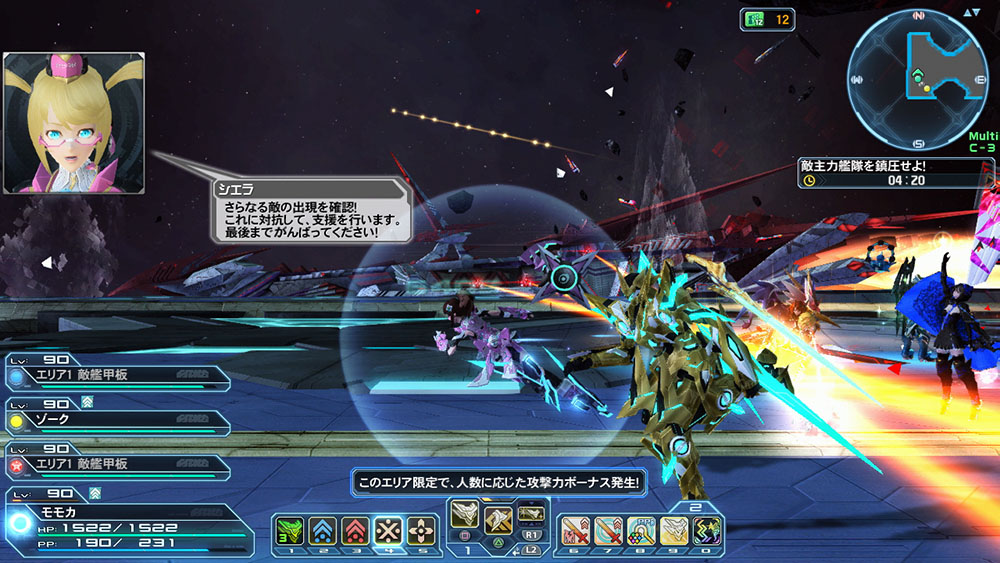This screenshot has width=1000, height=563.
Task: Activate the red triple-chevron skill in slot 3
Action: pyautogui.click(x=355, y=531)
